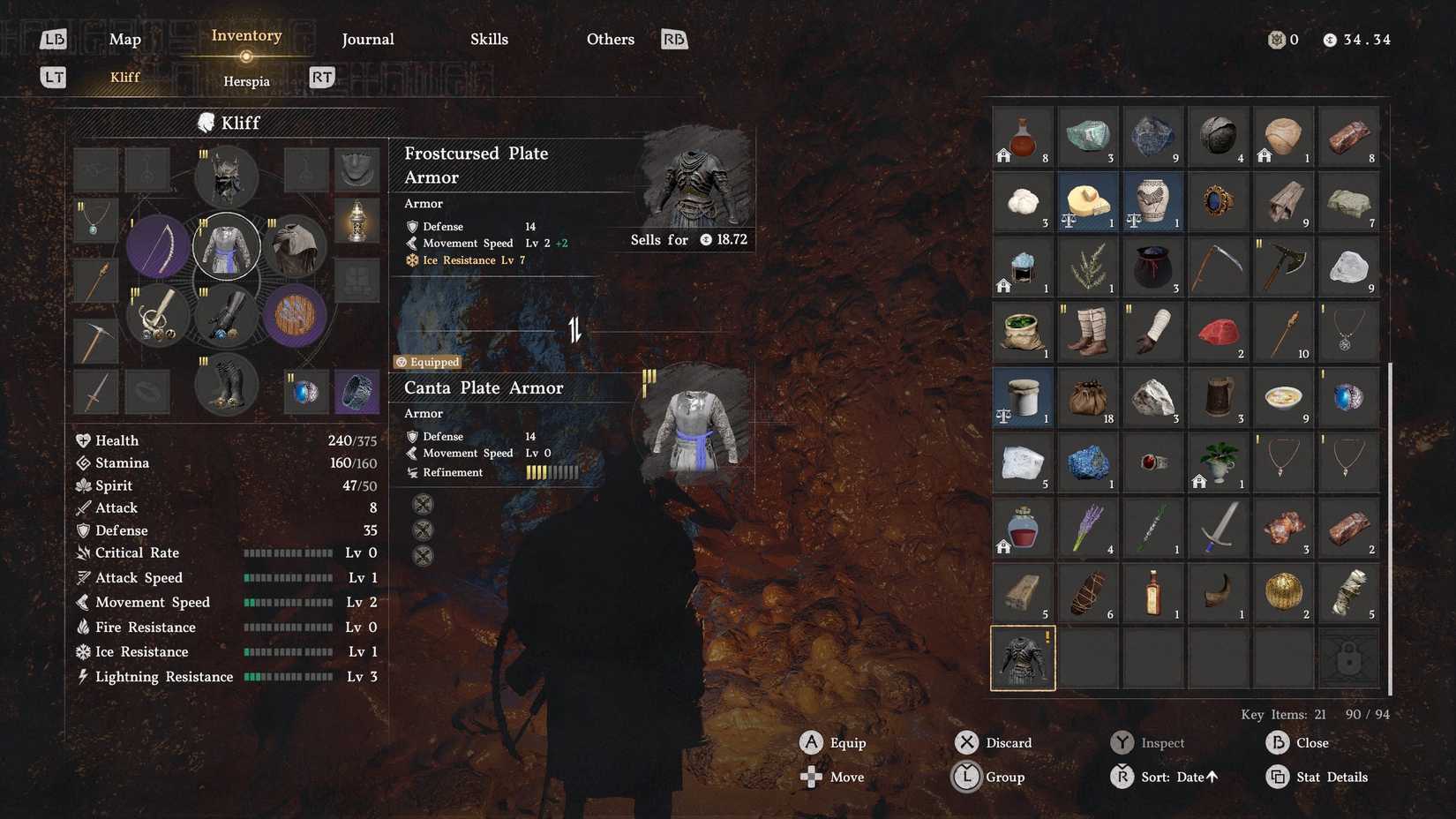Open the Map tab
This screenshot has height=819, width=1456.
124,39
